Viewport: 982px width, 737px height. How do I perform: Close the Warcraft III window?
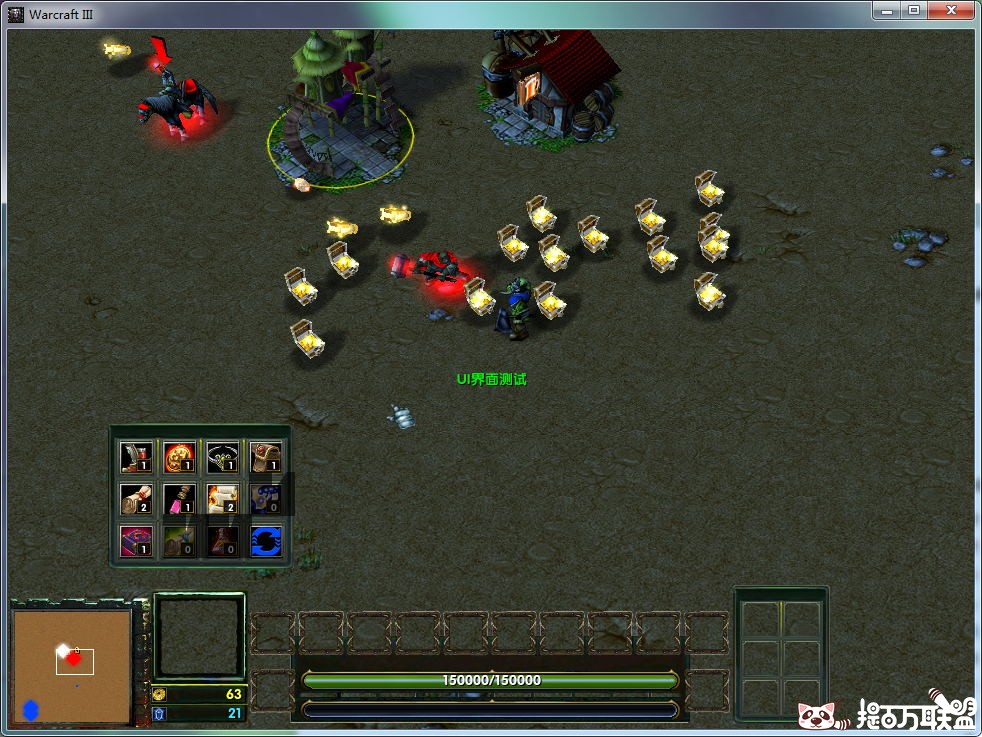coord(953,10)
